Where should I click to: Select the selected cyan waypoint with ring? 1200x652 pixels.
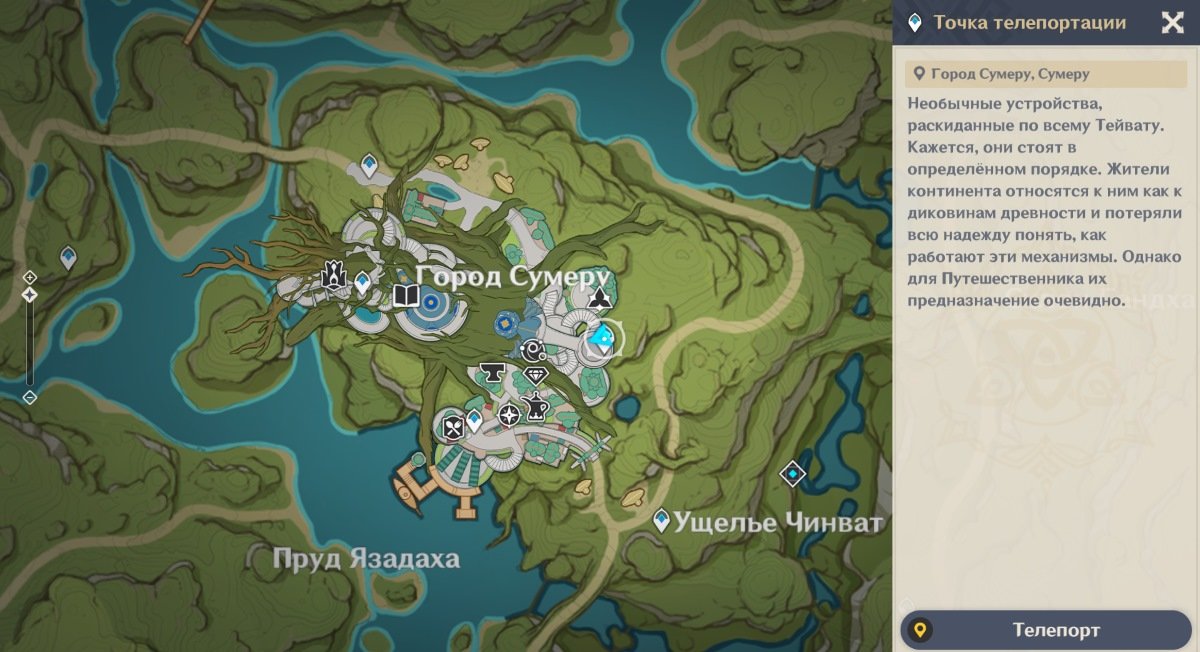point(601,340)
